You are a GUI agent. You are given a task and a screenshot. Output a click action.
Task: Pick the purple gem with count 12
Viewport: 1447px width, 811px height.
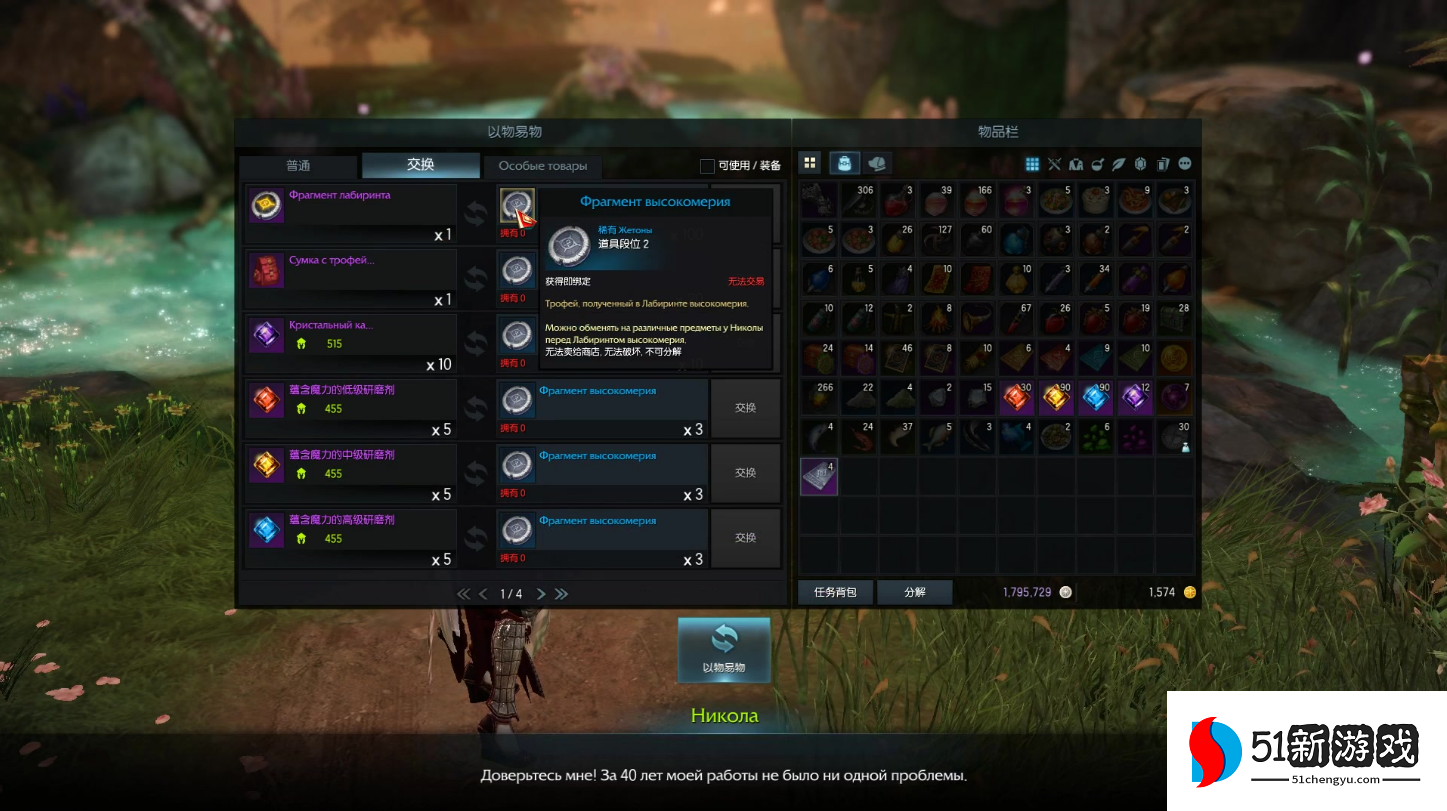coord(1136,398)
